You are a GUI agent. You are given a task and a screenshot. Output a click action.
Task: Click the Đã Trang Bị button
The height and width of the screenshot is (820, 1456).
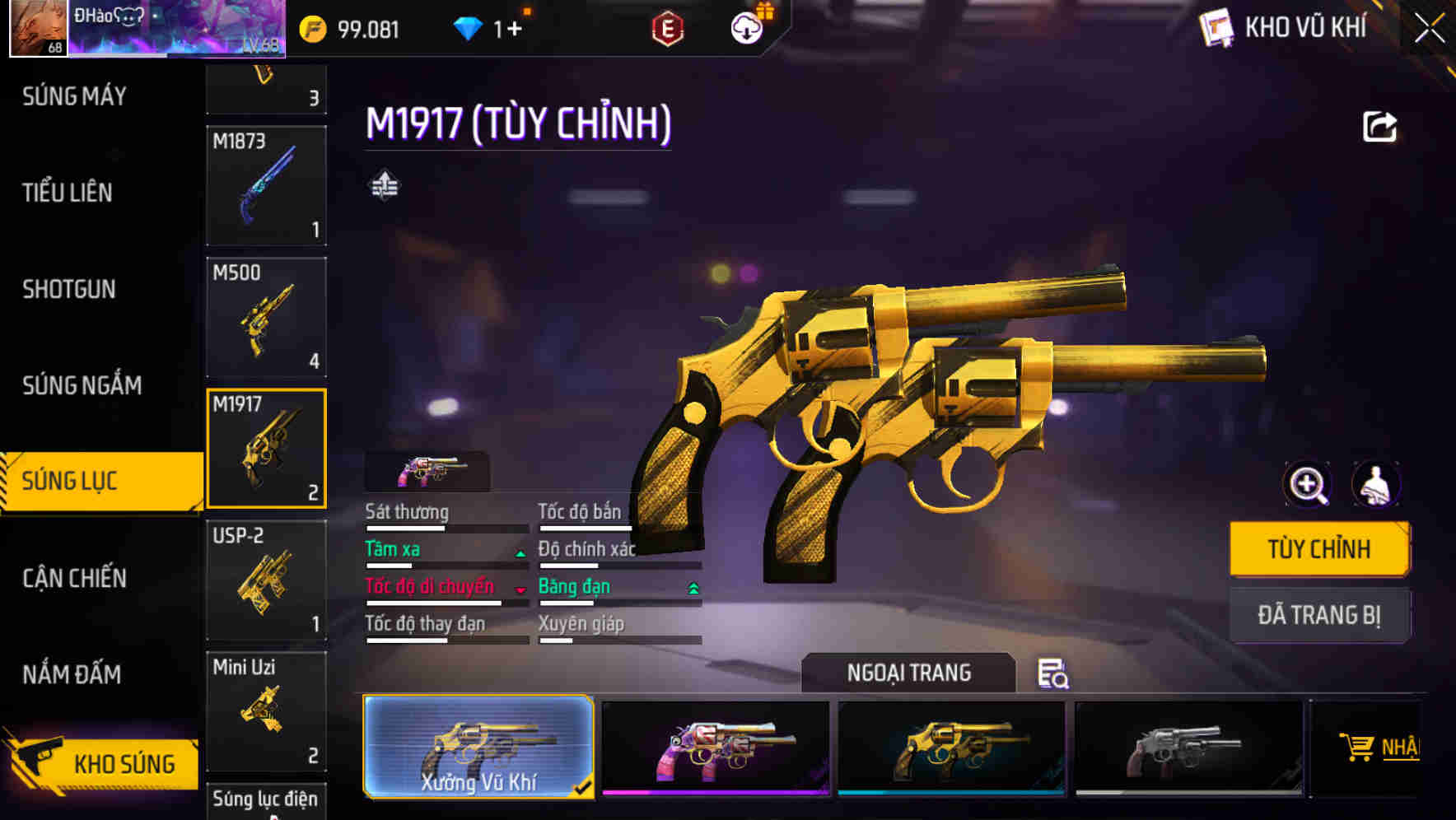click(1318, 614)
